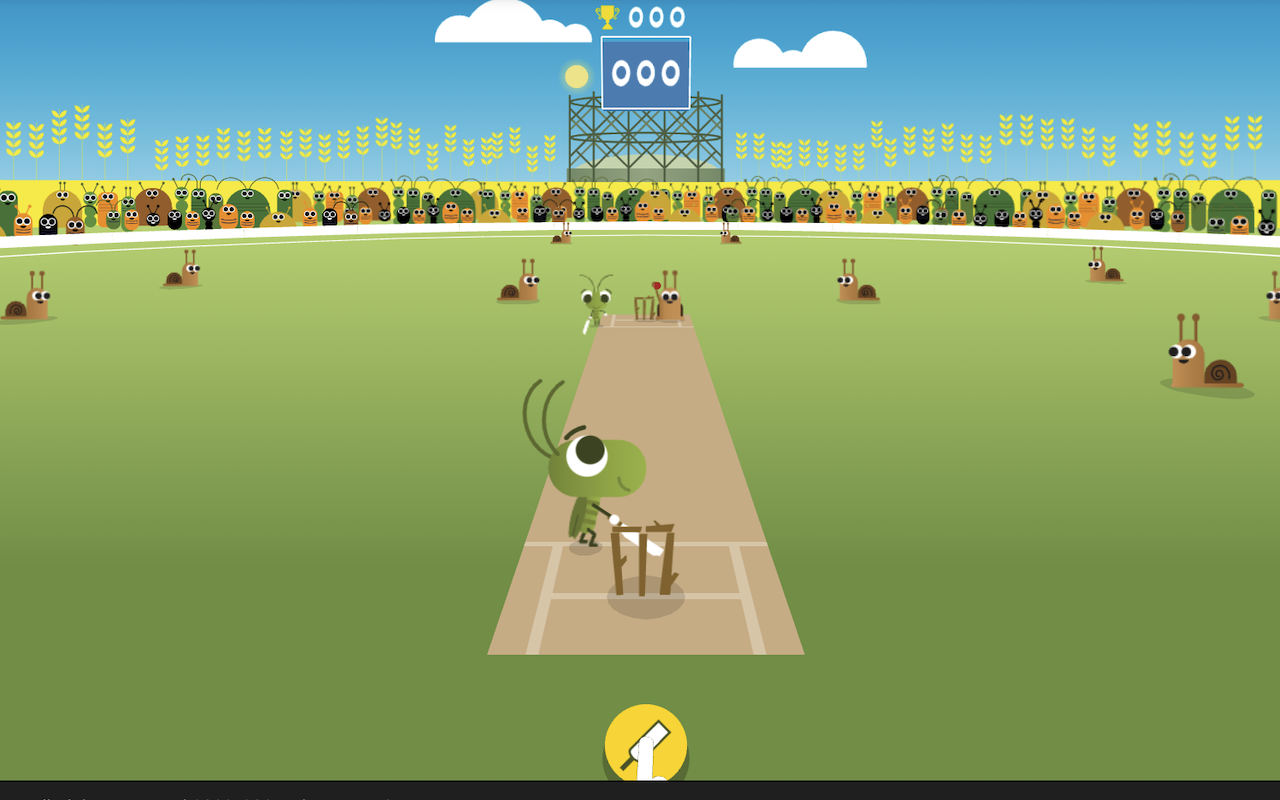
Task: Click the dark status bar at the bottom
Action: click(640, 793)
